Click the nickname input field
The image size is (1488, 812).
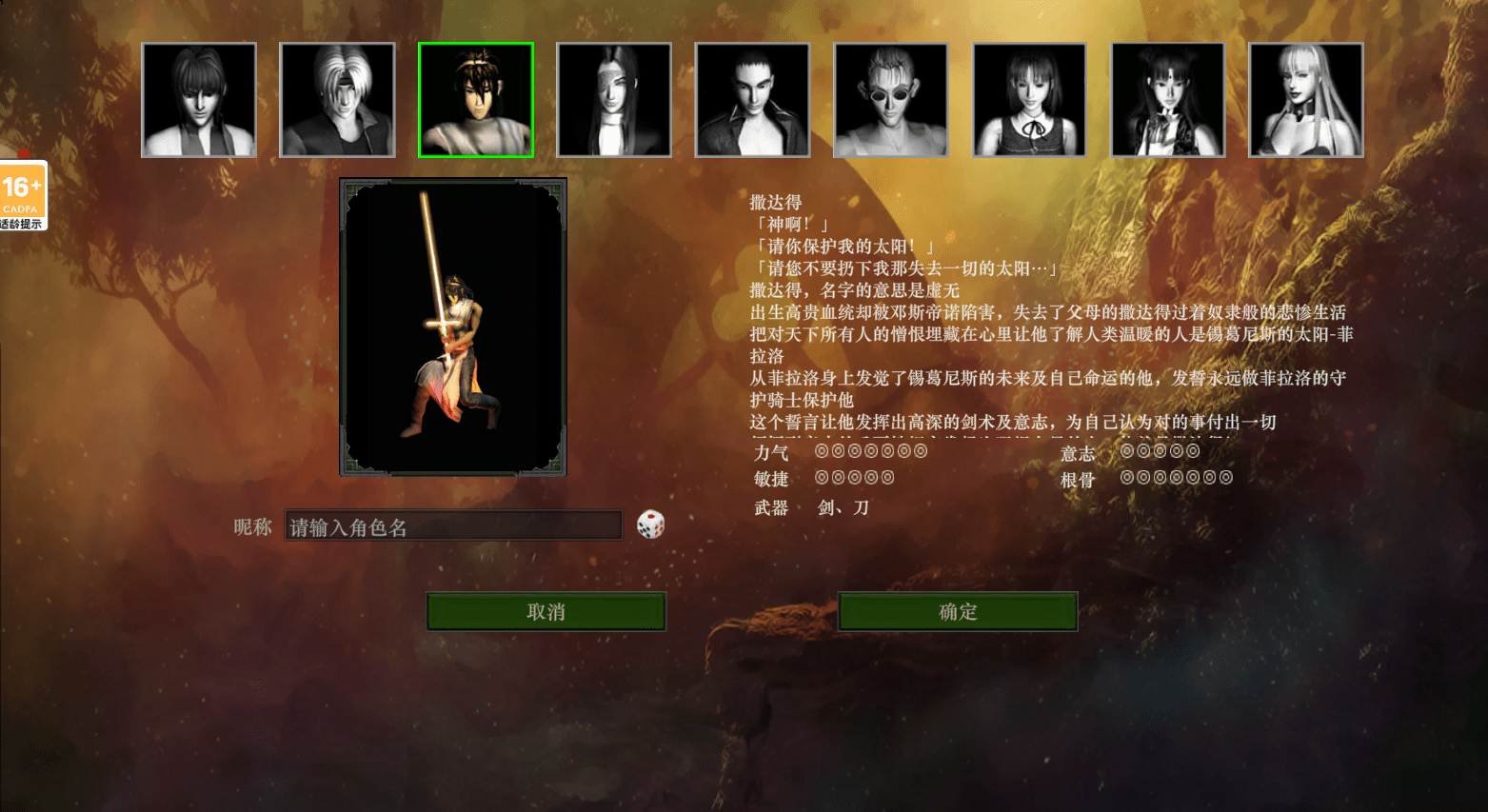[x=453, y=526]
